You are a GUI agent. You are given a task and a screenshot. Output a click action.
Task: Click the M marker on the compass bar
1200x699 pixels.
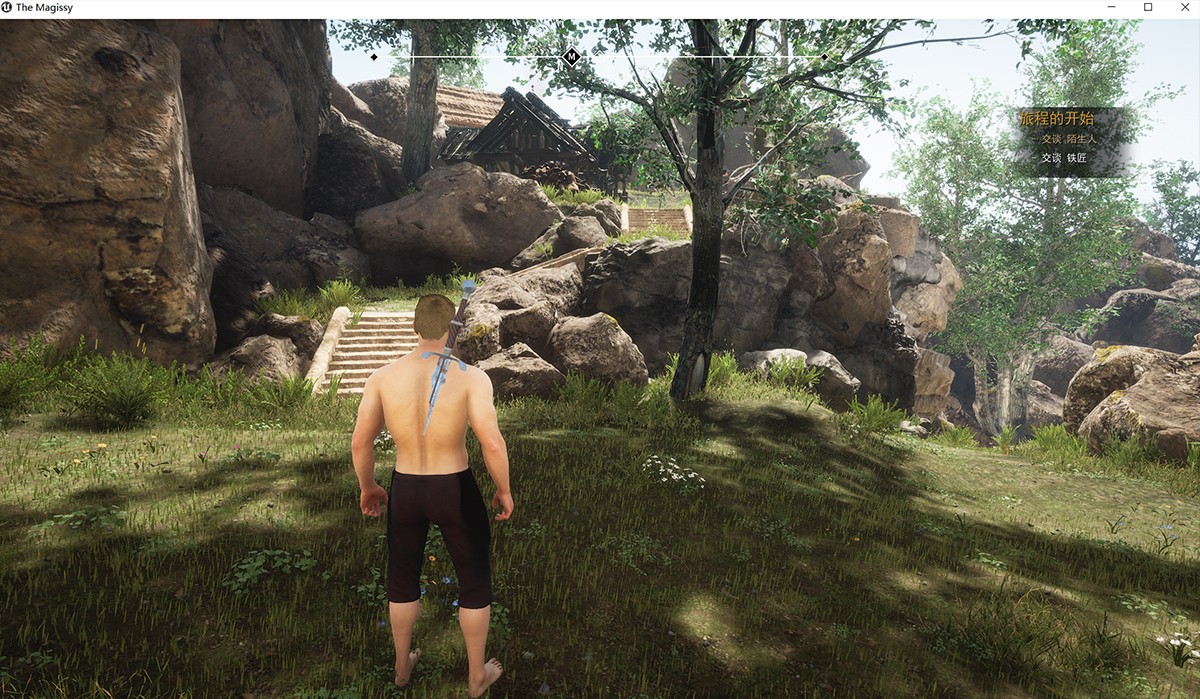click(572, 56)
